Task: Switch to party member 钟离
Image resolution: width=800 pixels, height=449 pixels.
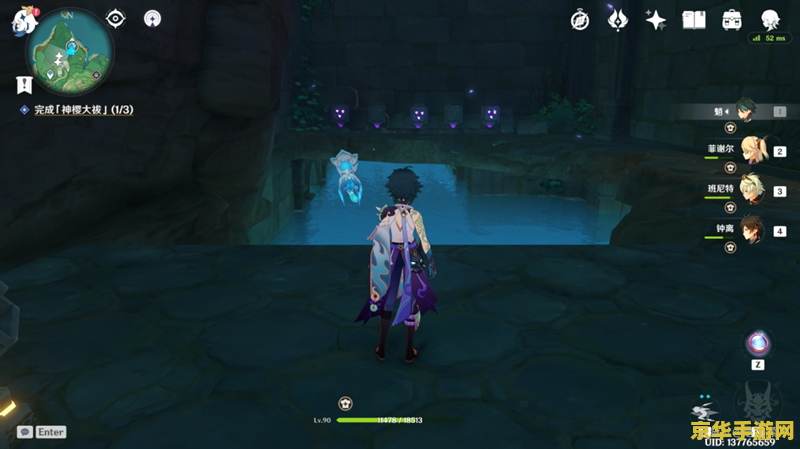Action: point(750,229)
